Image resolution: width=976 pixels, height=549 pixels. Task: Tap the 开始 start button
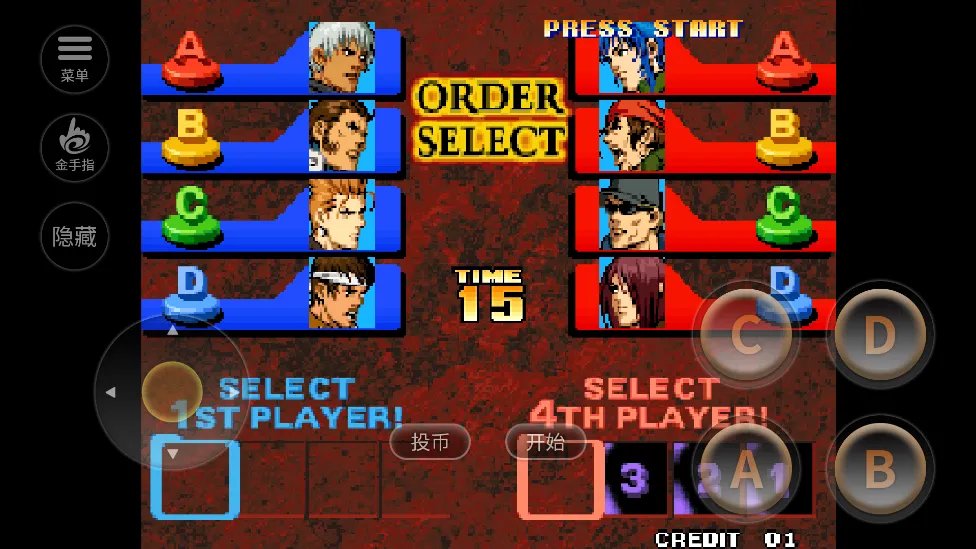coord(545,442)
